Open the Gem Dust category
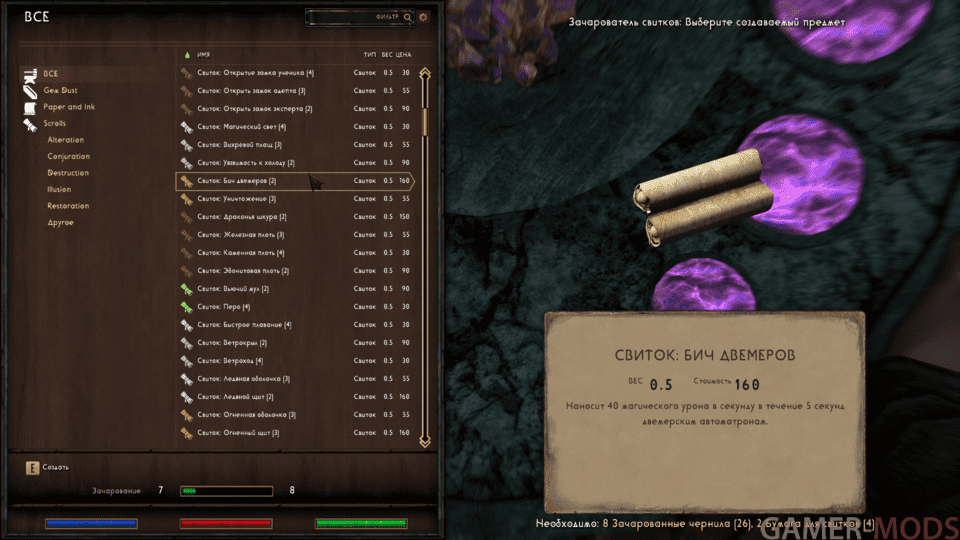This screenshot has height=540, width=960. coord(60,90)
